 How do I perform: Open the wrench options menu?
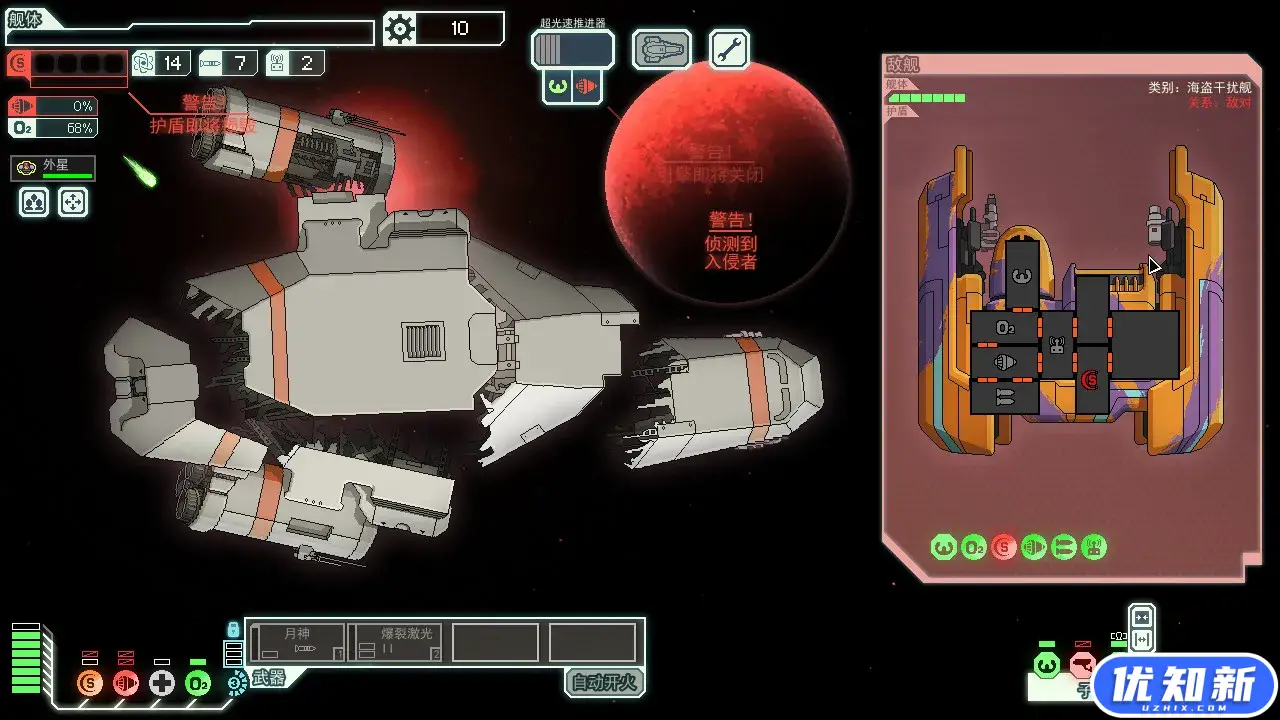click(x=730, y=49)
